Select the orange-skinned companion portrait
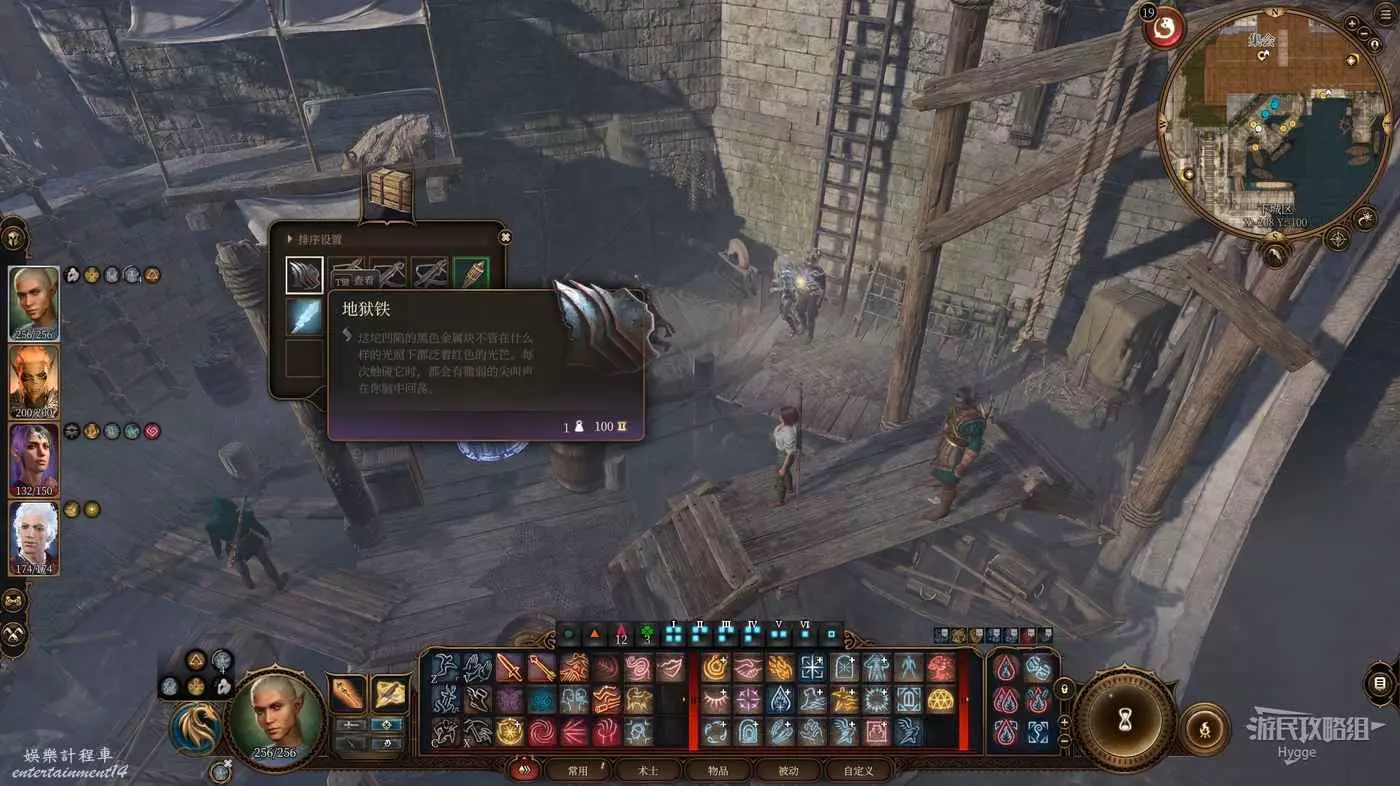The height and width of the screenshot is (786, 1400). click(34, 380)
